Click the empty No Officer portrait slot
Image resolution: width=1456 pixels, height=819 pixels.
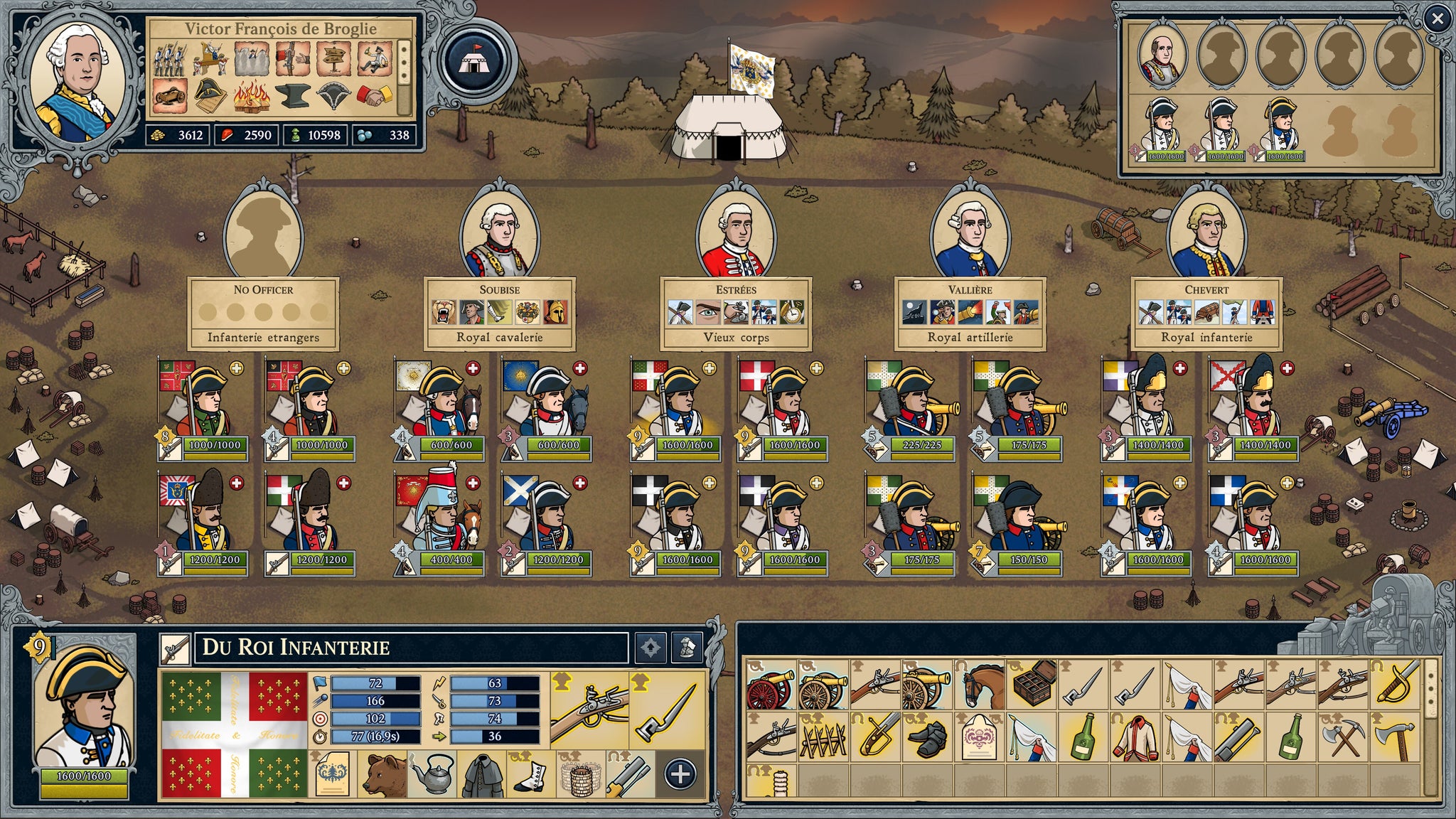263,235
